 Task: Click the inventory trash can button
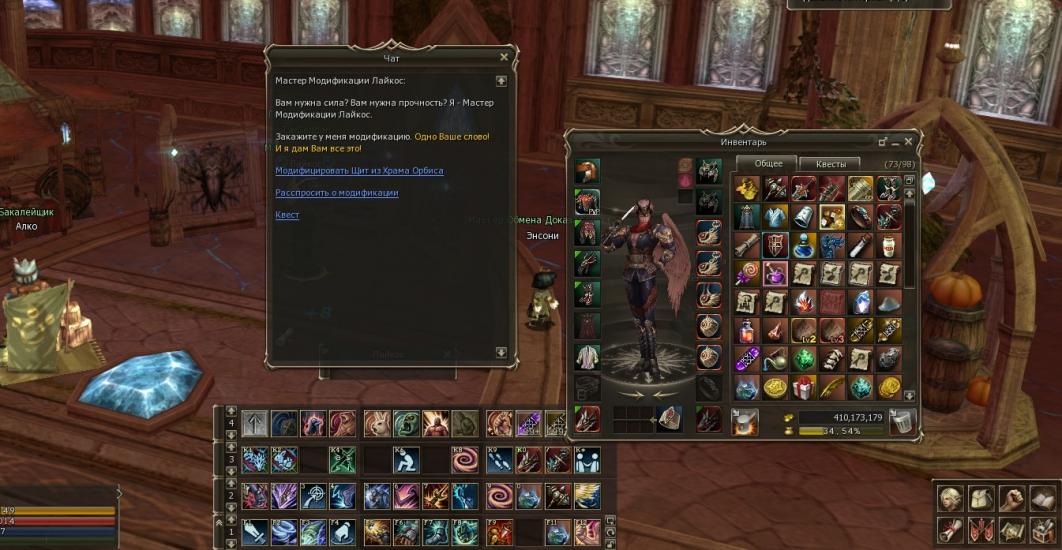point(903,422)
